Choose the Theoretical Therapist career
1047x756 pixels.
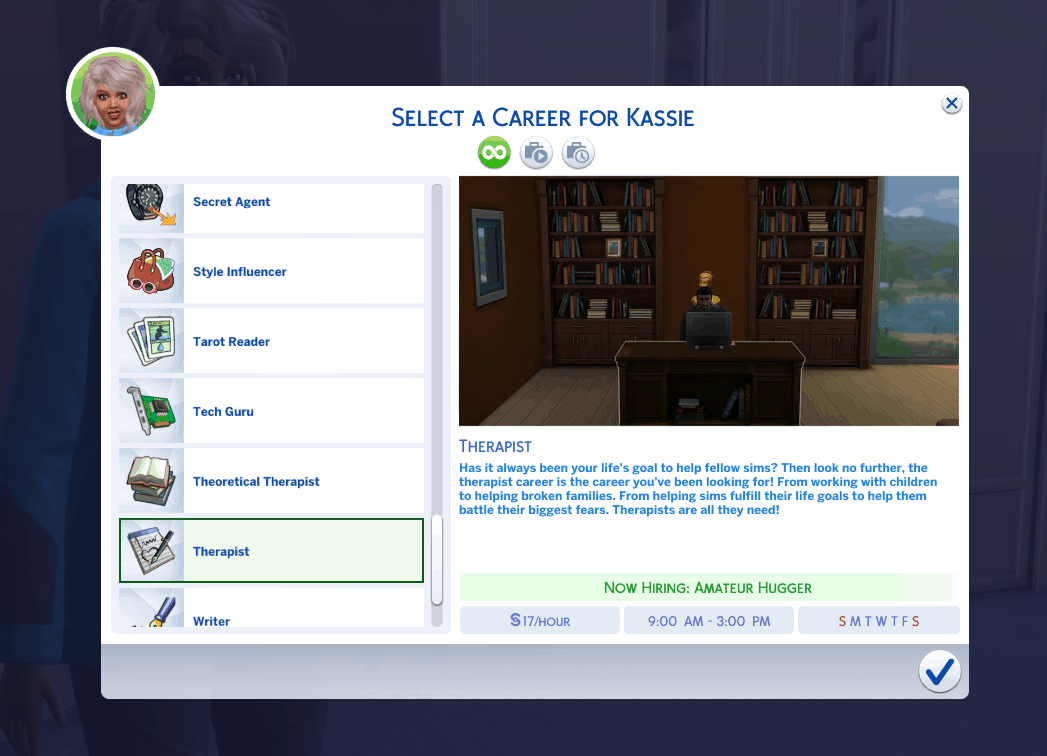(x=271, y=482)
